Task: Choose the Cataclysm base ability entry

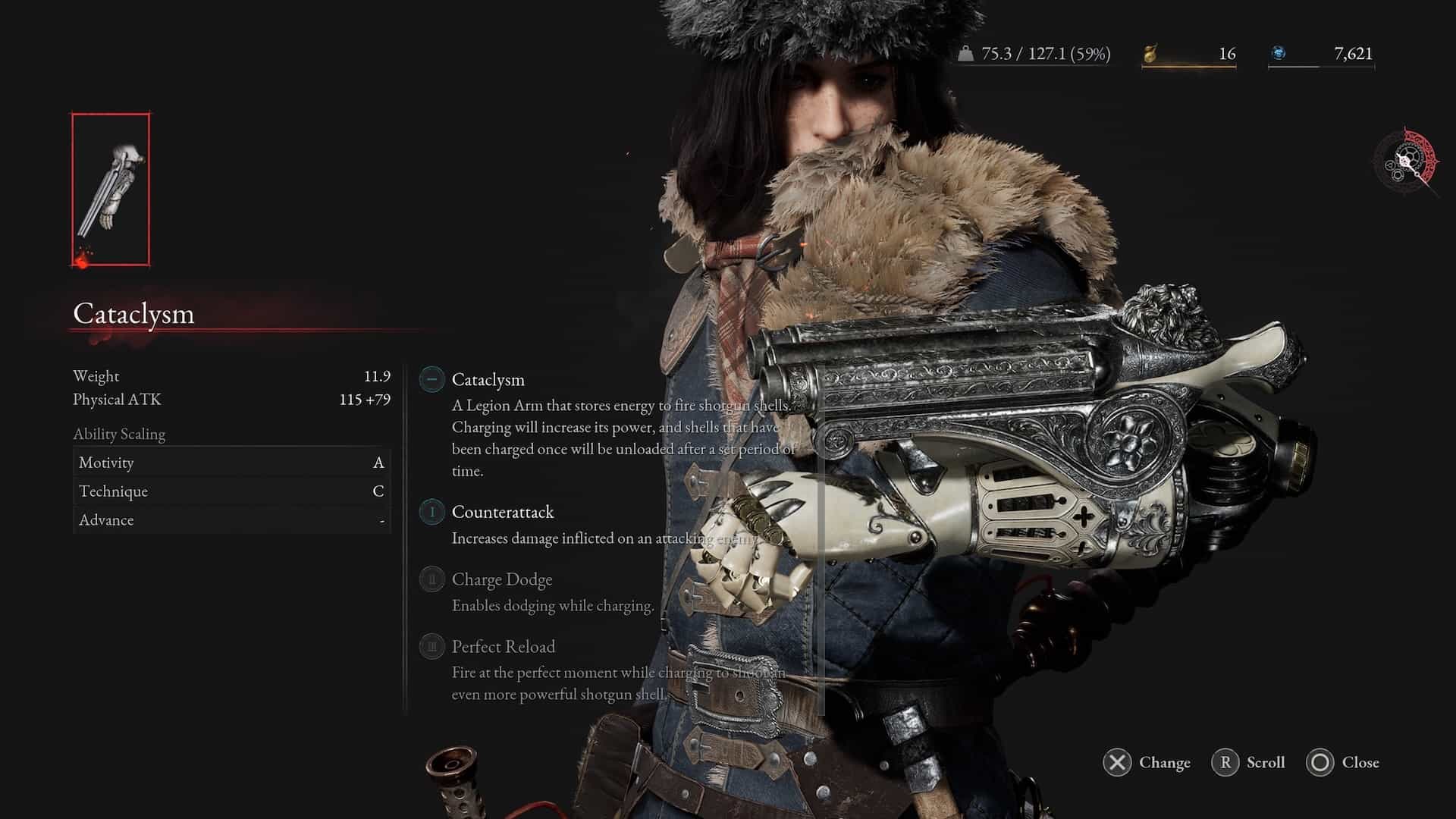Action: (x=488, y=379)
